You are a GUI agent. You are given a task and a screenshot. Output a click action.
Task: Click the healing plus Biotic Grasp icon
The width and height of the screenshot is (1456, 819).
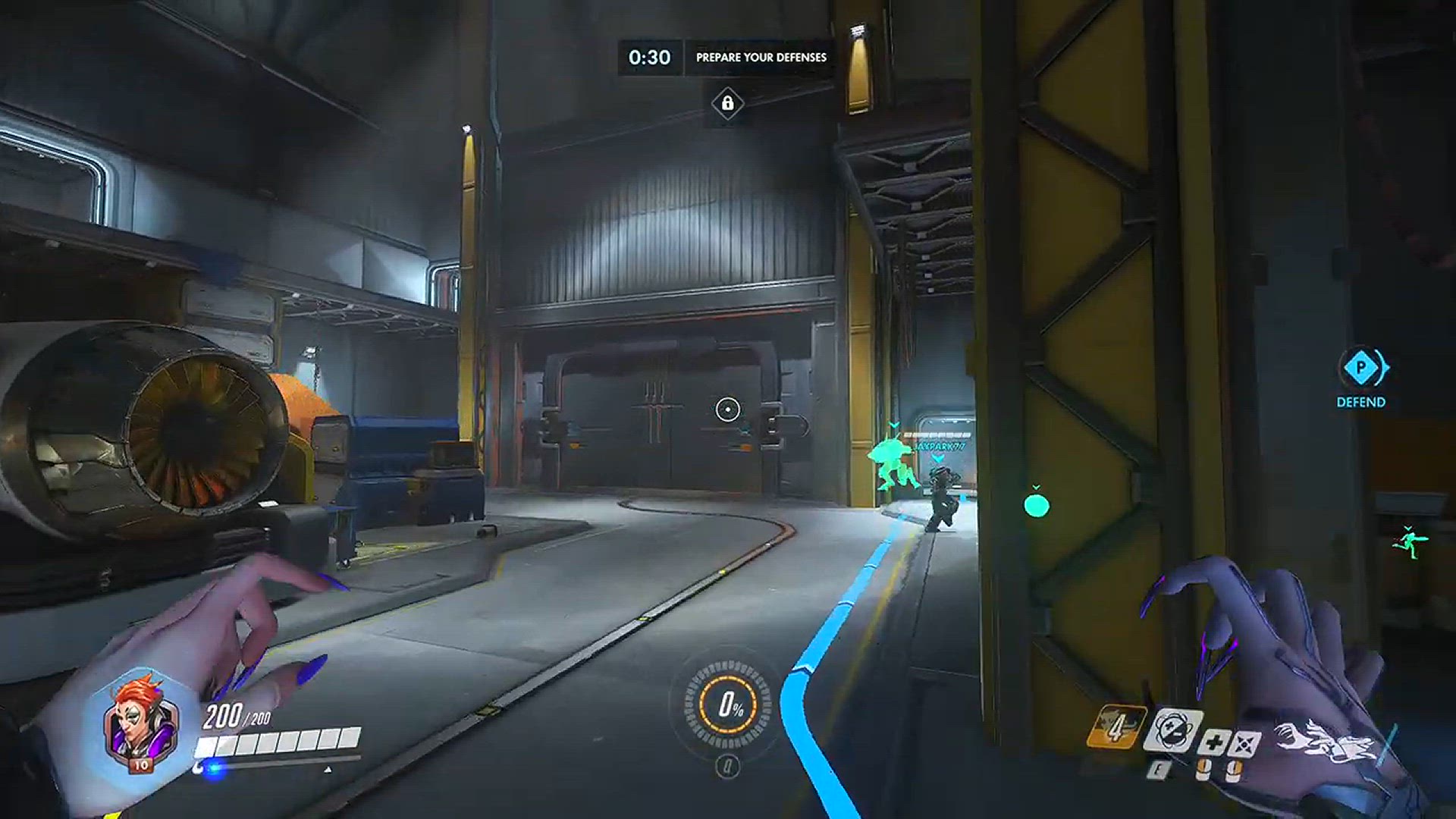[1213, 741]
